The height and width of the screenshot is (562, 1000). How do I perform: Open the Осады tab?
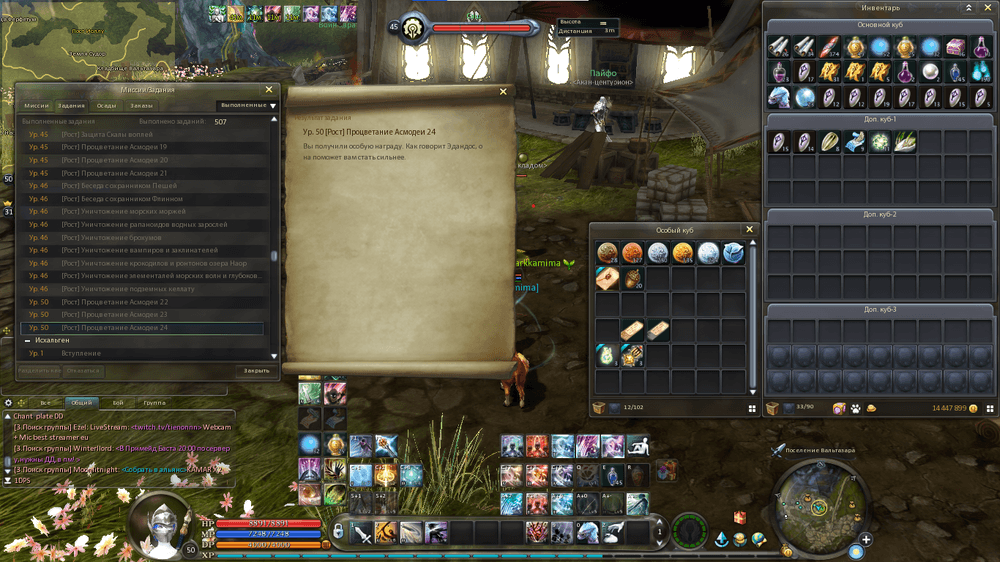106,105
